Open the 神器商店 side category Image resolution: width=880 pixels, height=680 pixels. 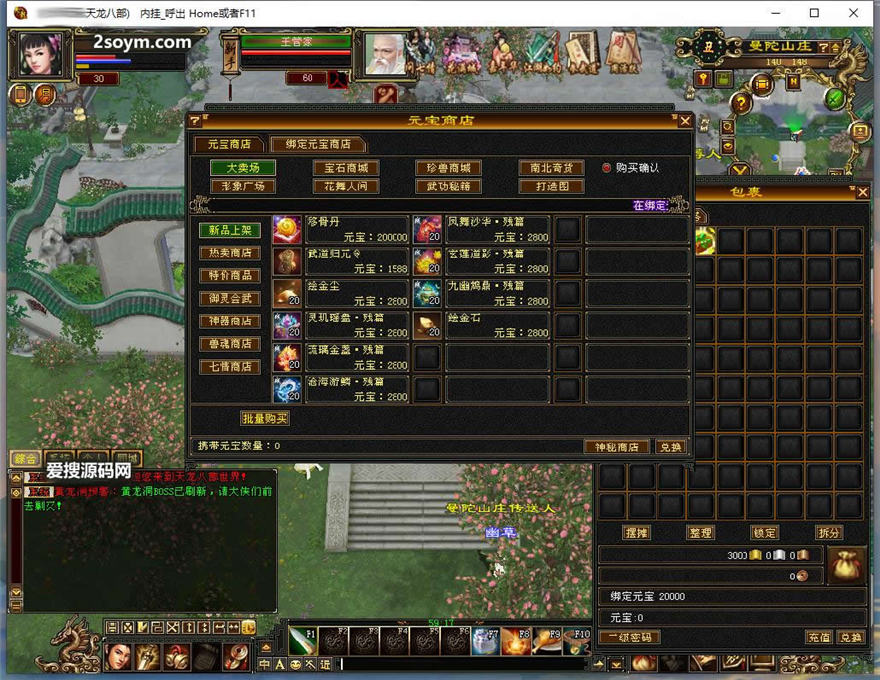pos(230,322)
